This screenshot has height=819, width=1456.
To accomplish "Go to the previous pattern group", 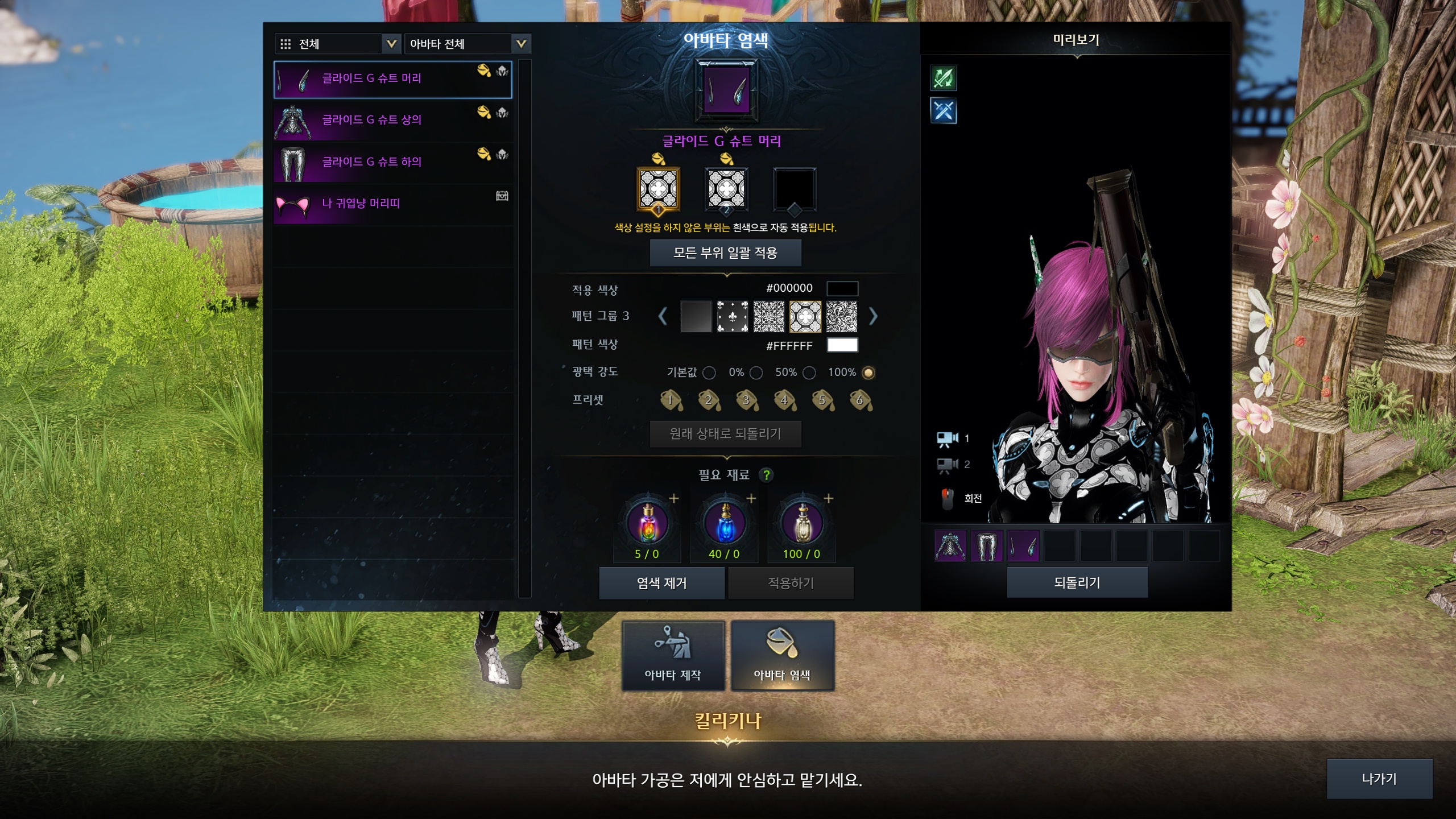I will click(x=663, y=316).
